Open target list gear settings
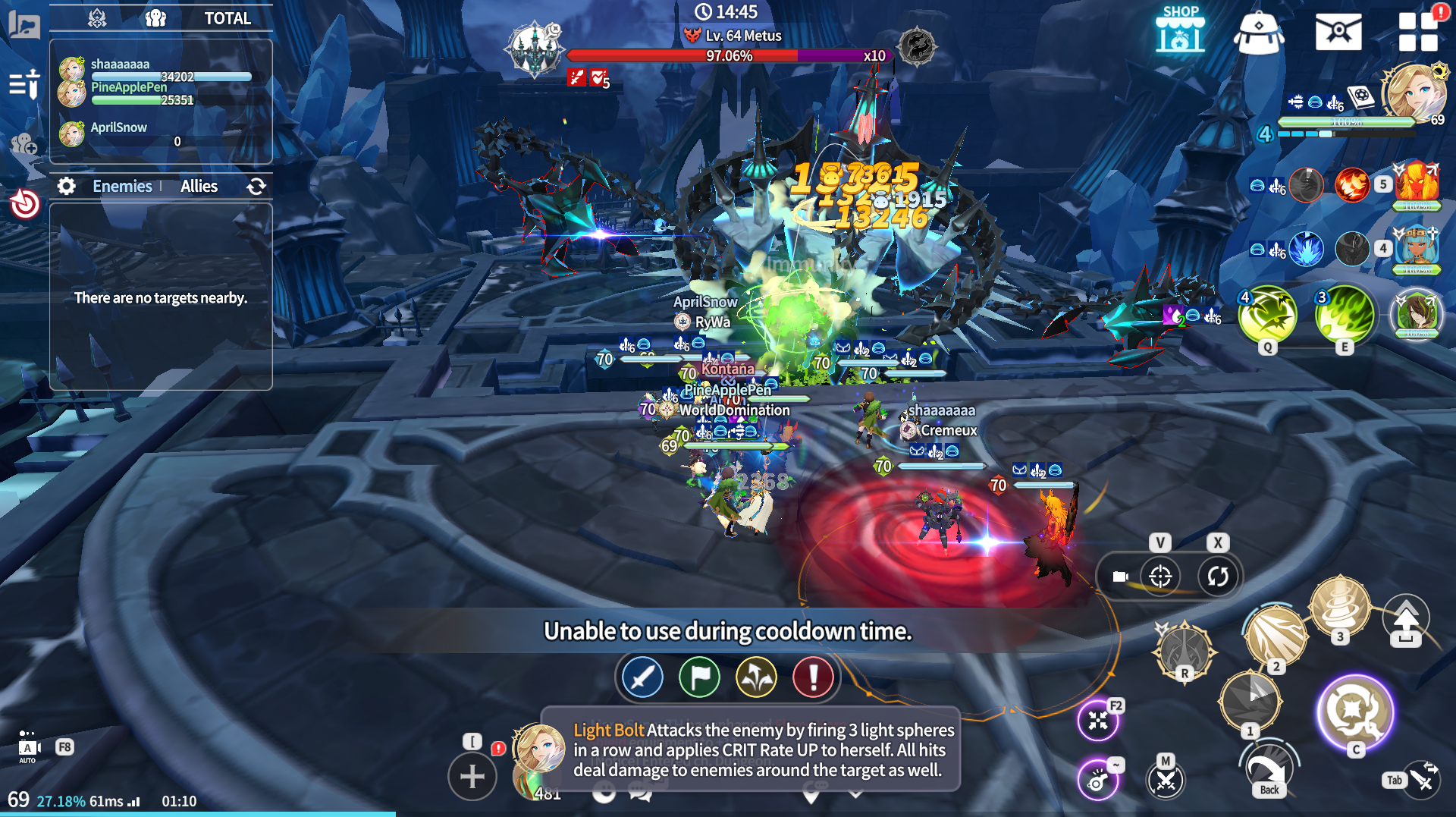 (x=67, y=186)
